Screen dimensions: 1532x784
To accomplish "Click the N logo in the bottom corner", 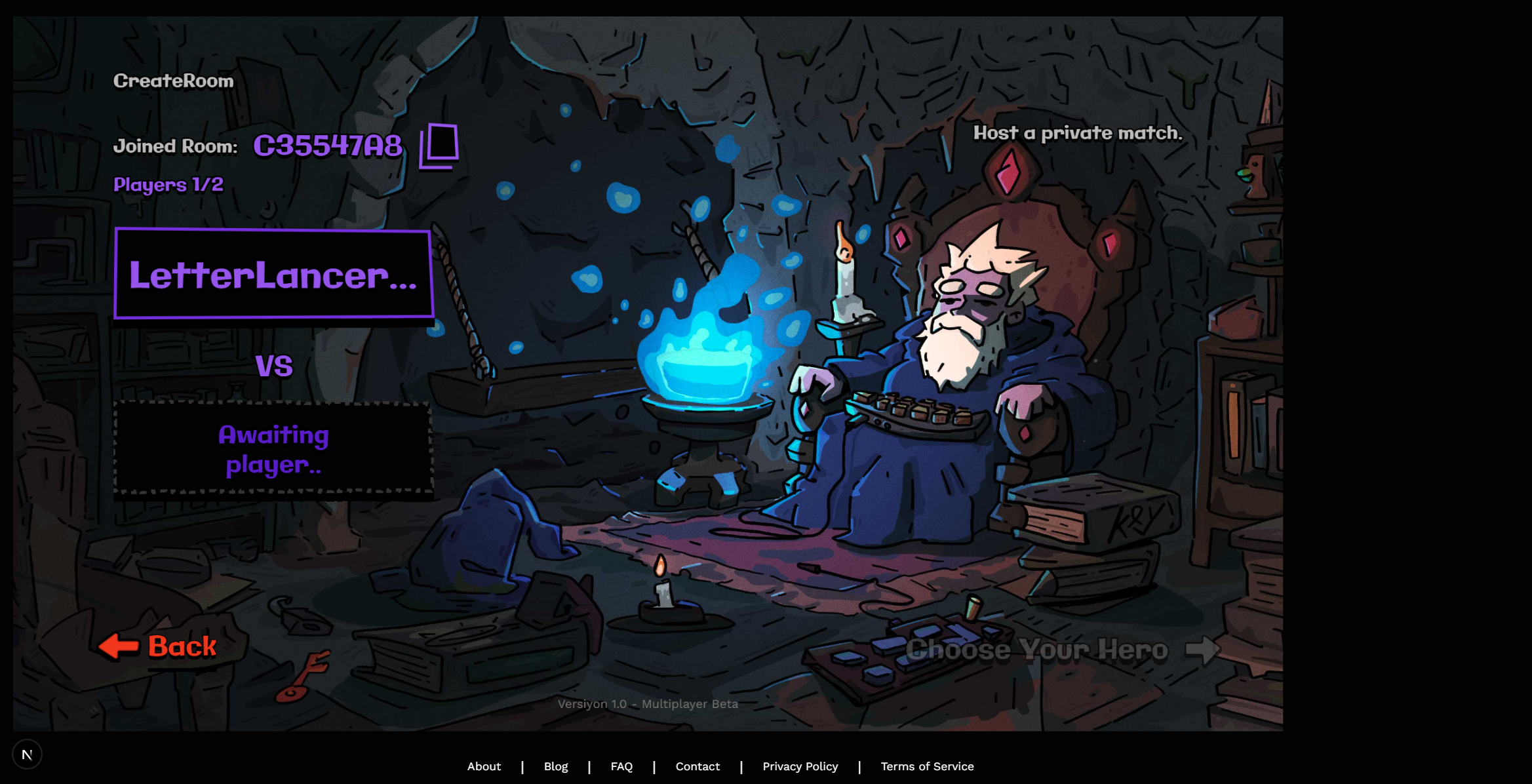I will (x=28, y=754).
